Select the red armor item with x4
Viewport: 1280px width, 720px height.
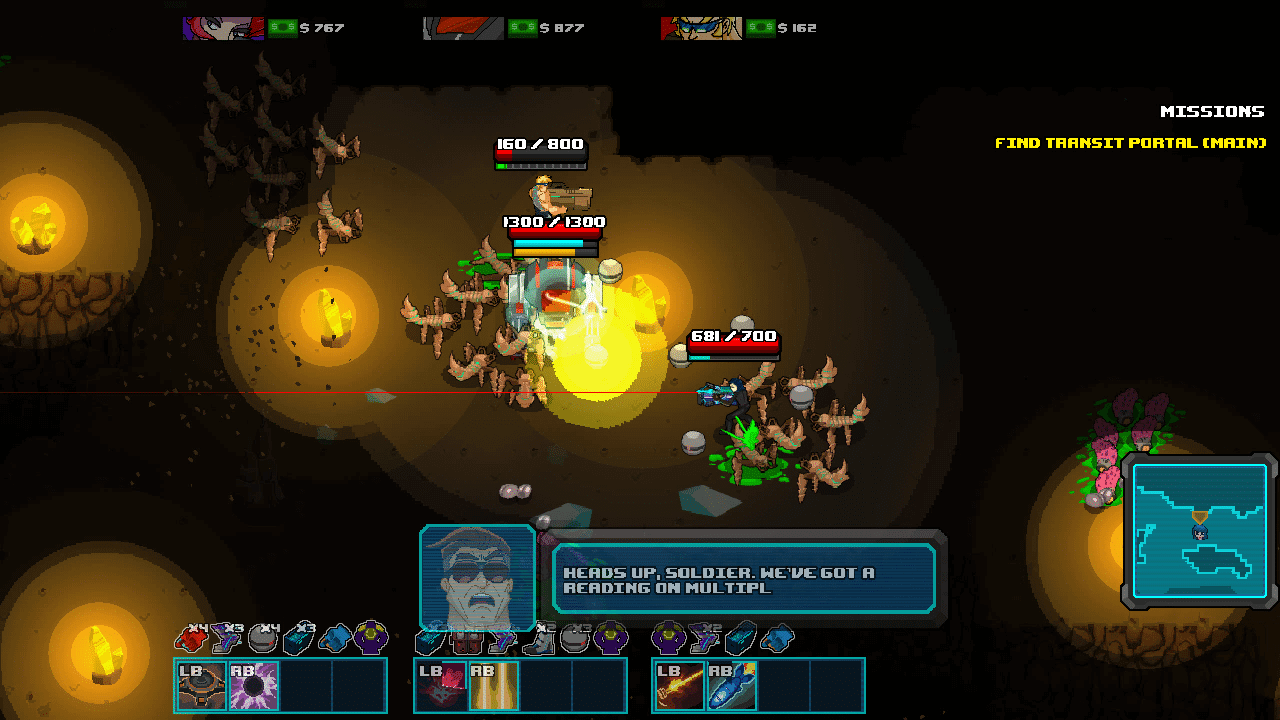tap(191, 637)
